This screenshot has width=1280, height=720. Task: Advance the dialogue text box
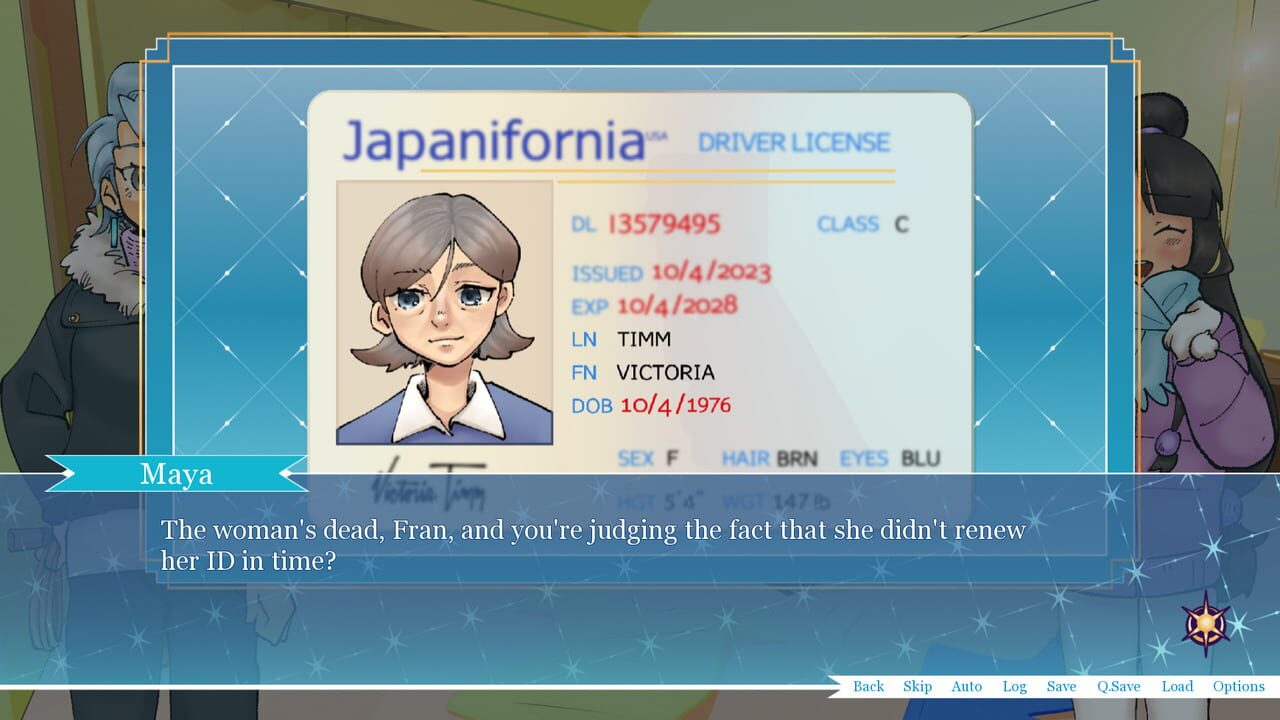[x=640, y=545]
